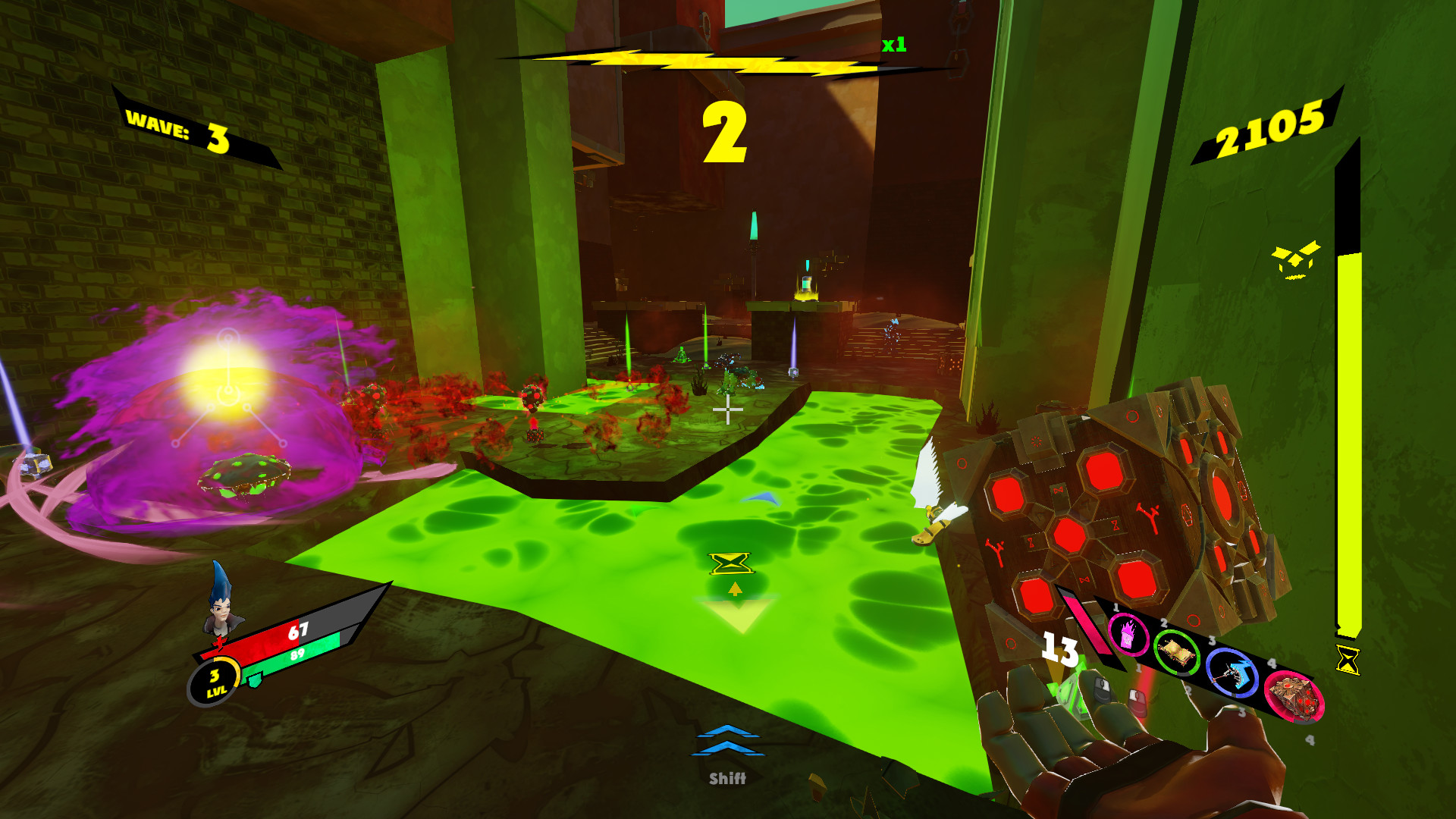Click the level 3 LVL badge
The height and width of the screenshot is (819, 1456).
pos(215,682)
